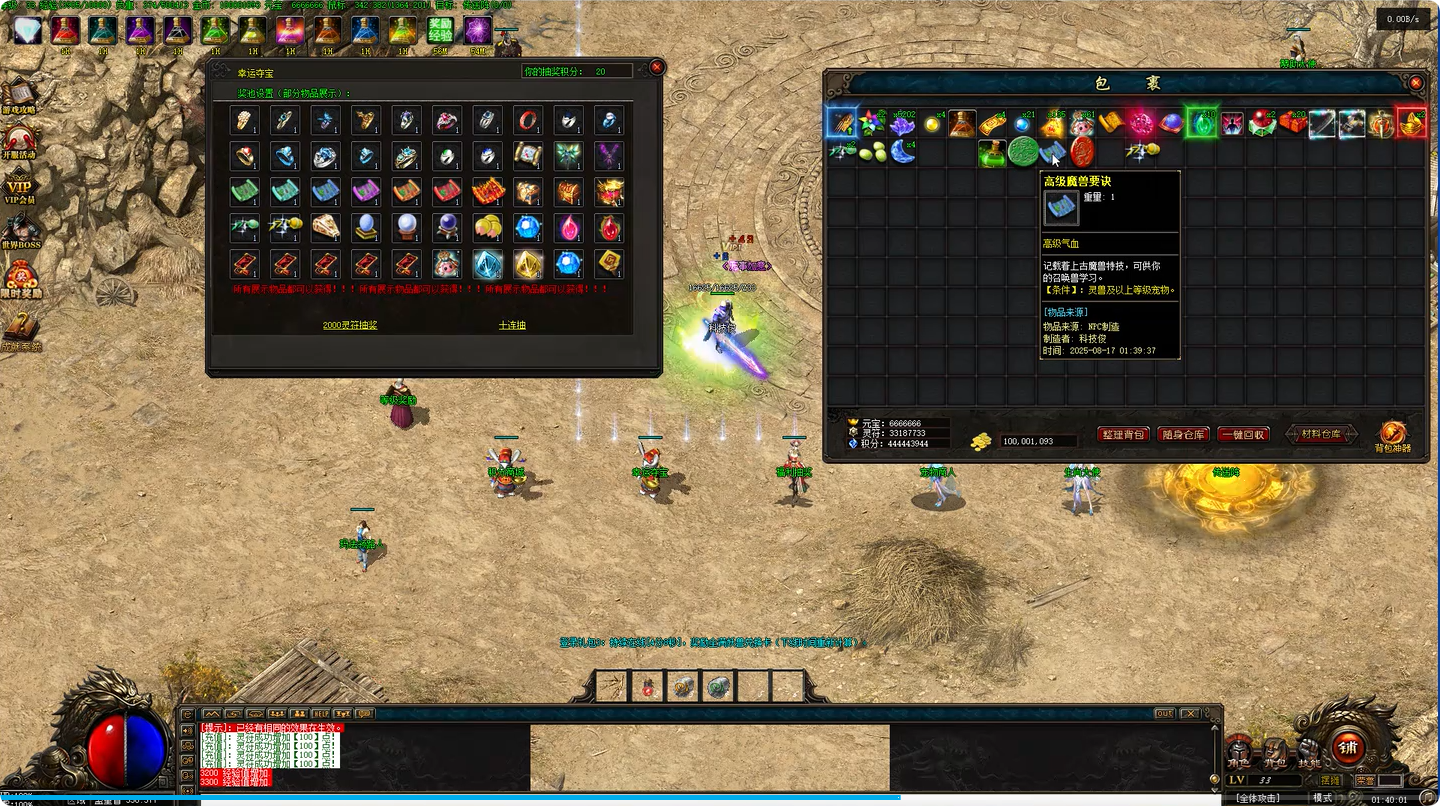Select the blue crescent moon item in the bag
This screenshot has width=1440, height=806.
pyautogui.click(x=902, y=152)
